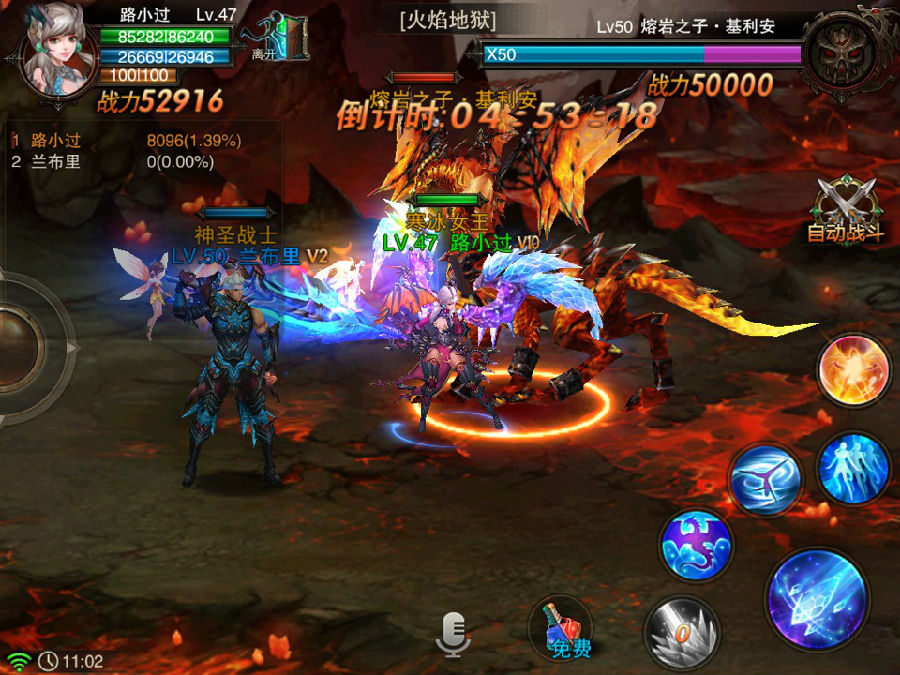
Task: Activate the purple ice dragon skill
Action: point(696,545)
